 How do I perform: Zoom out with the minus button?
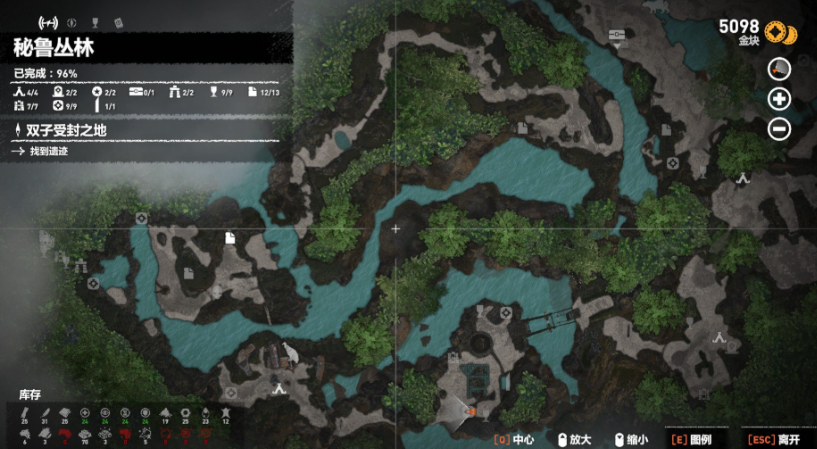coord(779,129)
